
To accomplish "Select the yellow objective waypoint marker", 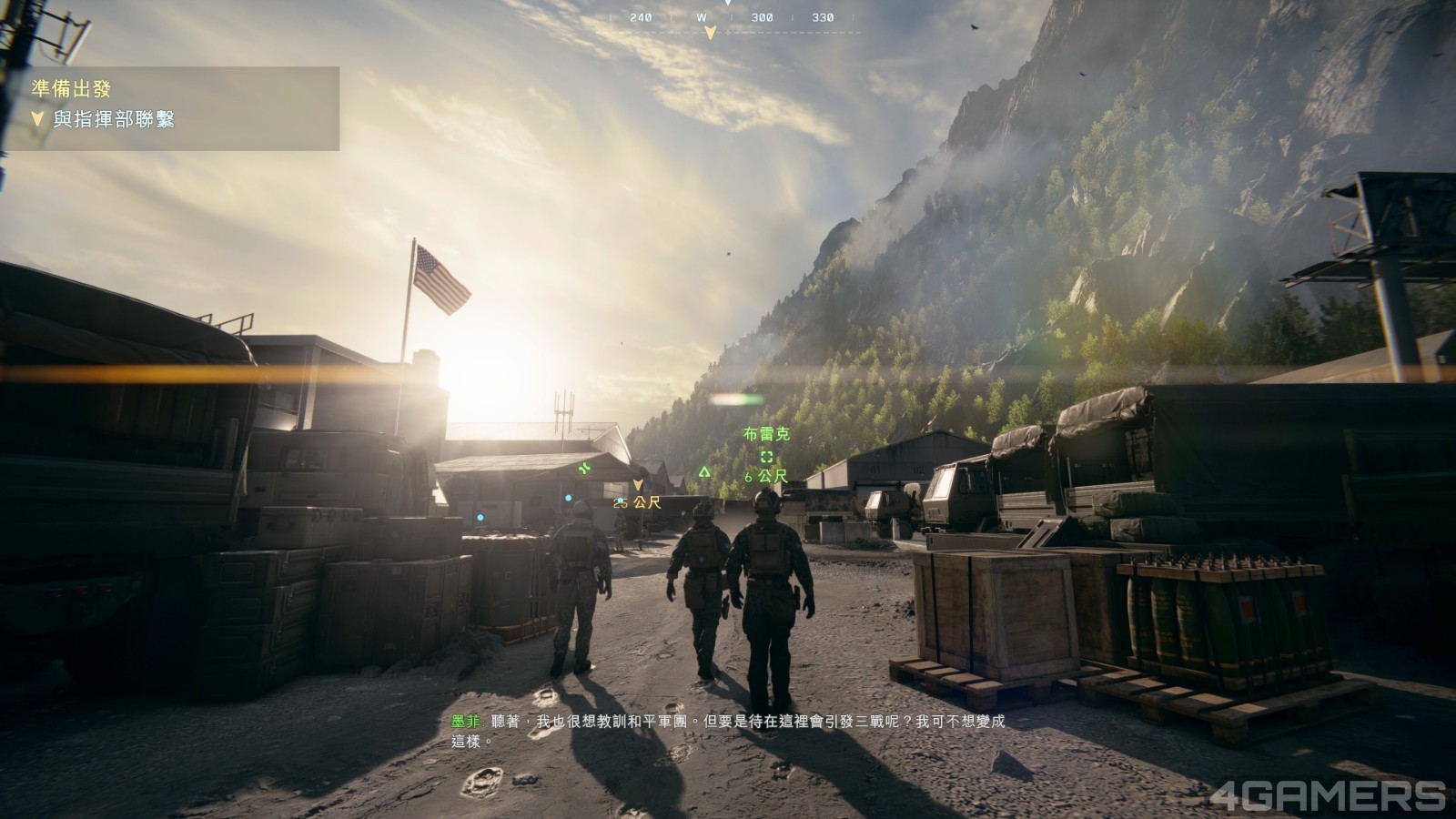I will tap(638, 485).
